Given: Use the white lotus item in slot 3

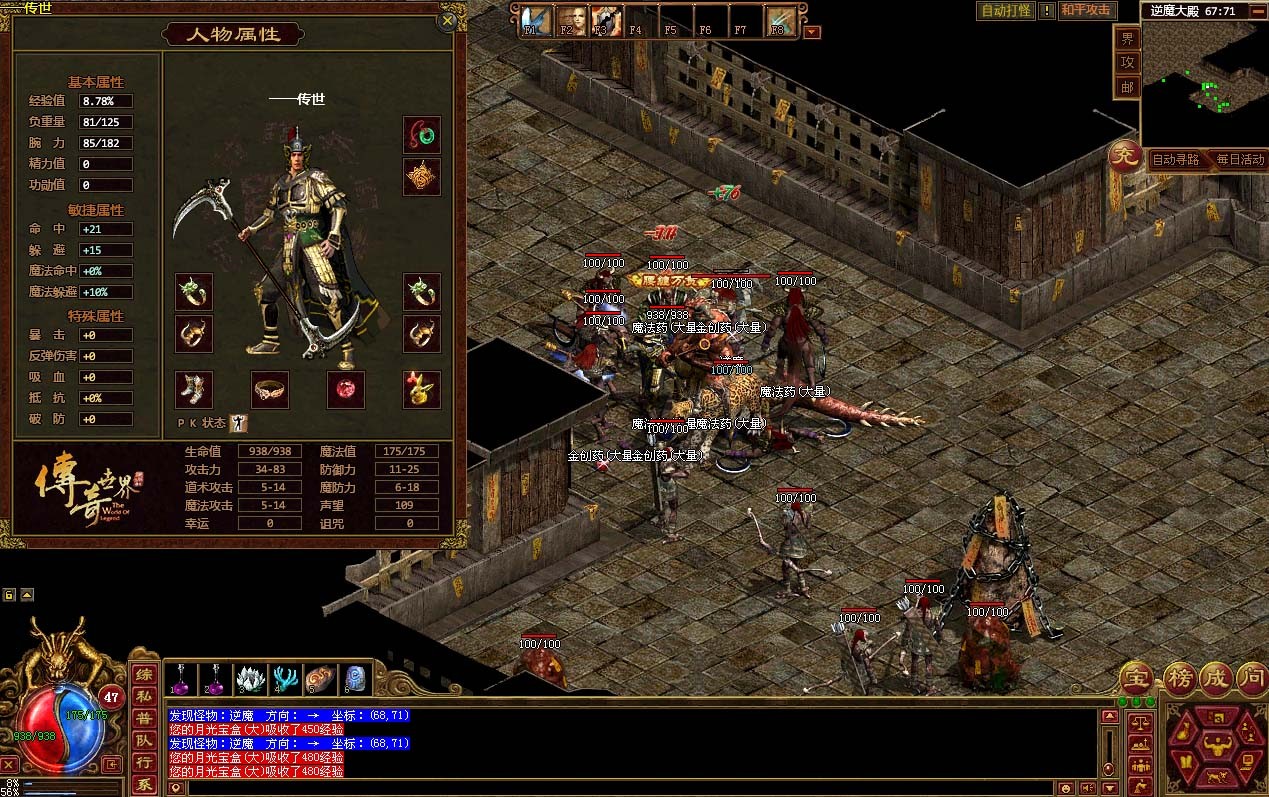Looking at the screenshot, I should [x=250, y=680].
